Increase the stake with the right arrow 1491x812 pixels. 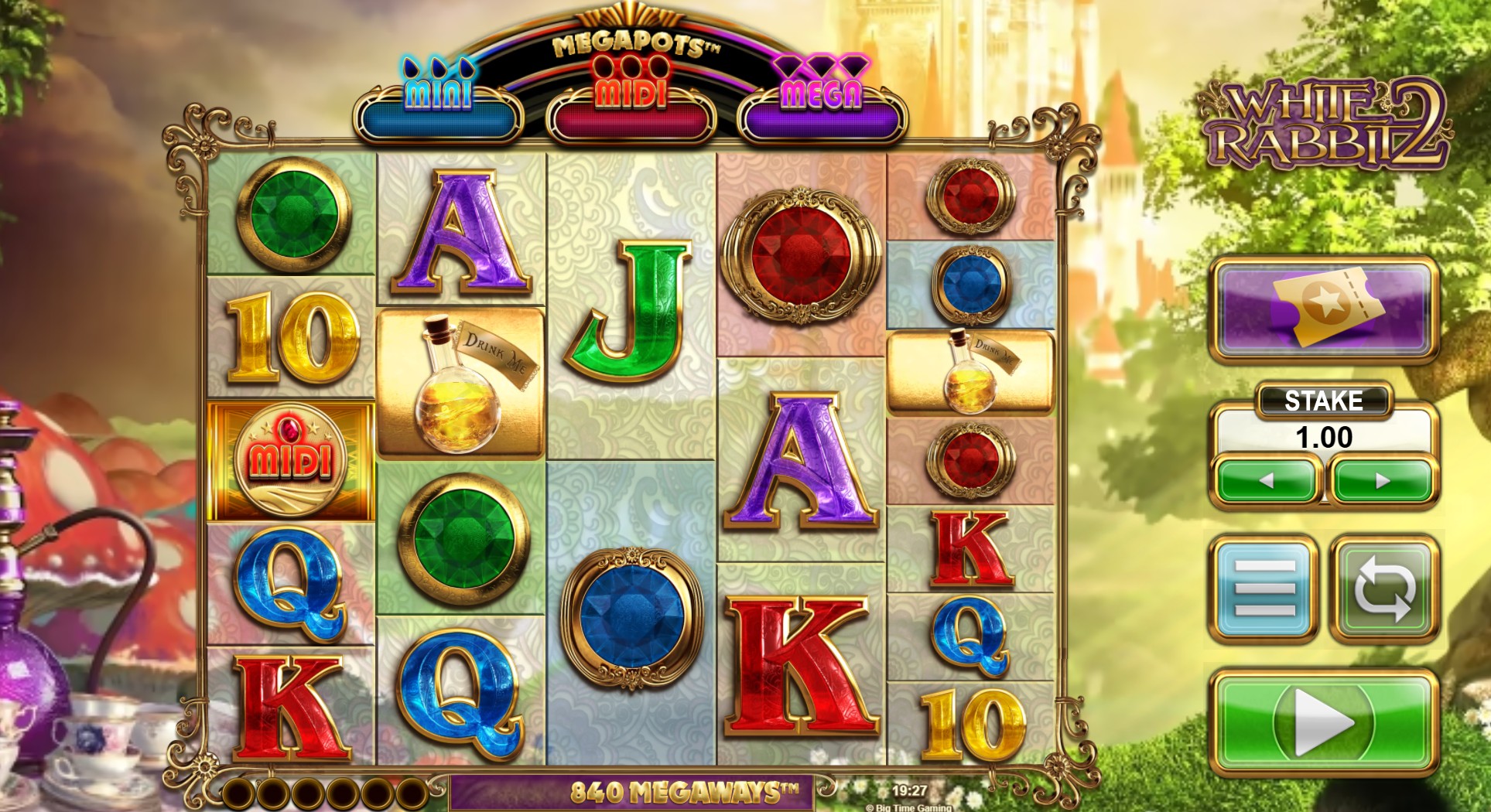1382,480
